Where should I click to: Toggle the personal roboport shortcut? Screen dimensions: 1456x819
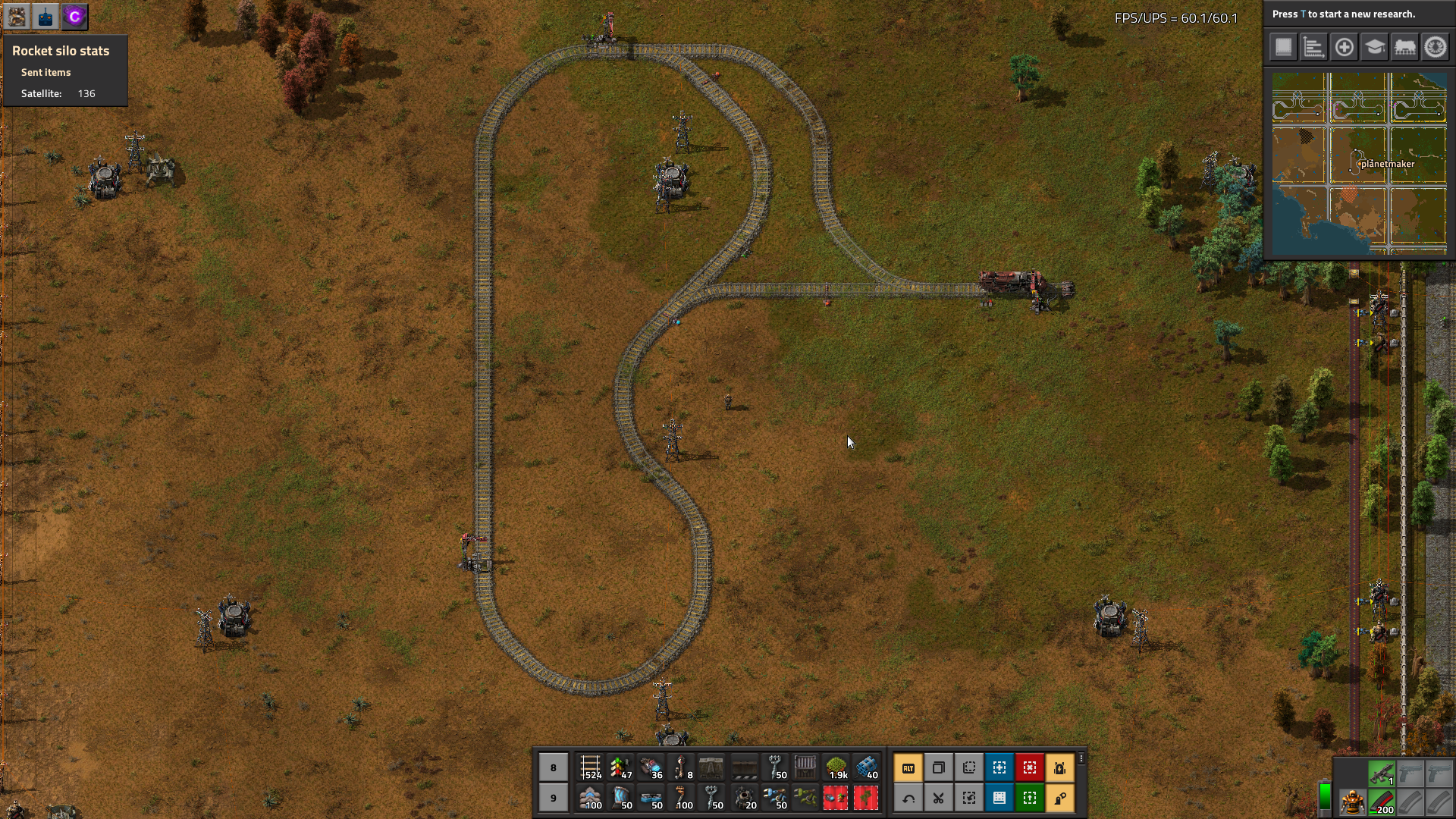pos(1061,767)
